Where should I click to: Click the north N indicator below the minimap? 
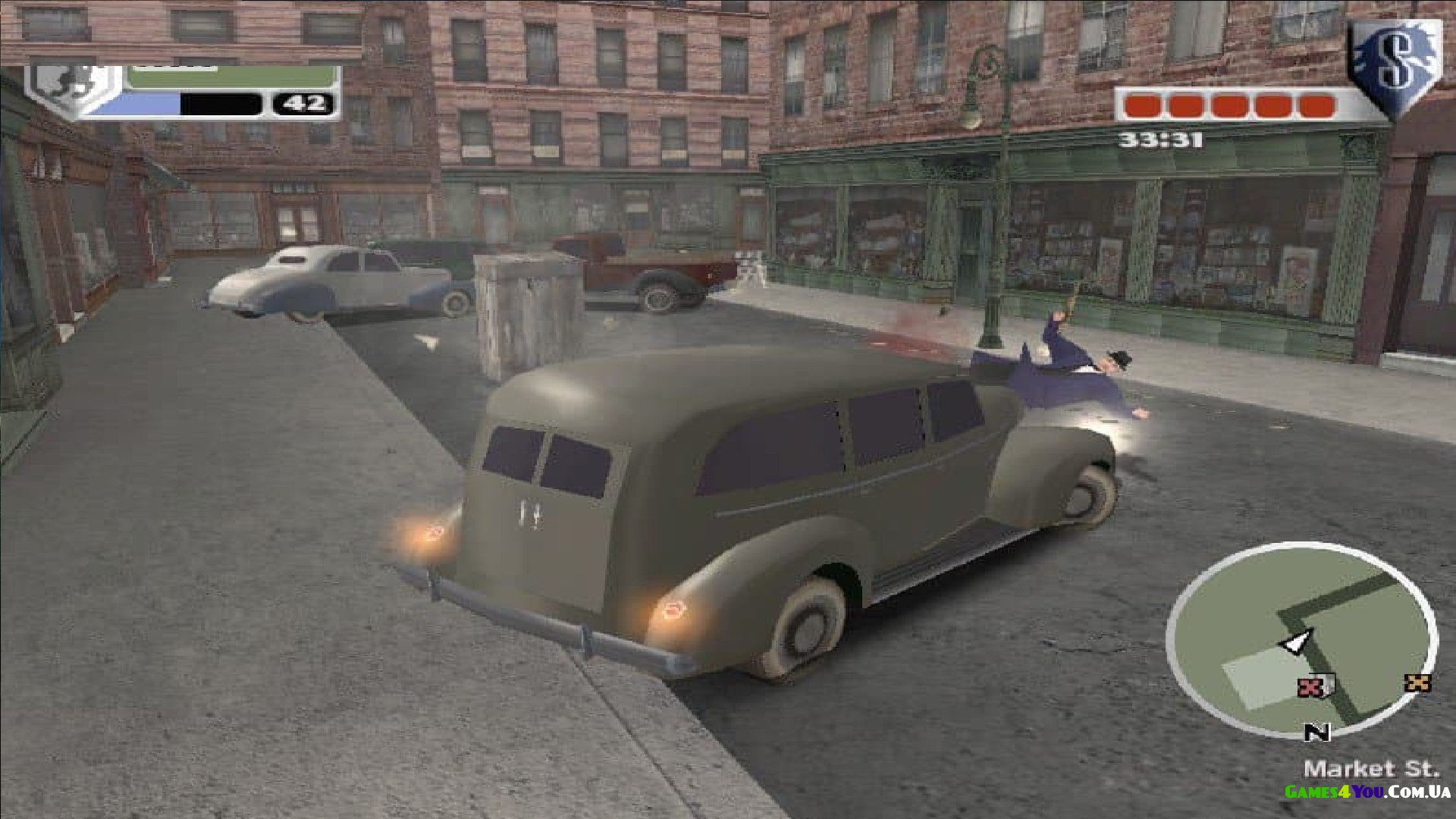coord(1317,733)
